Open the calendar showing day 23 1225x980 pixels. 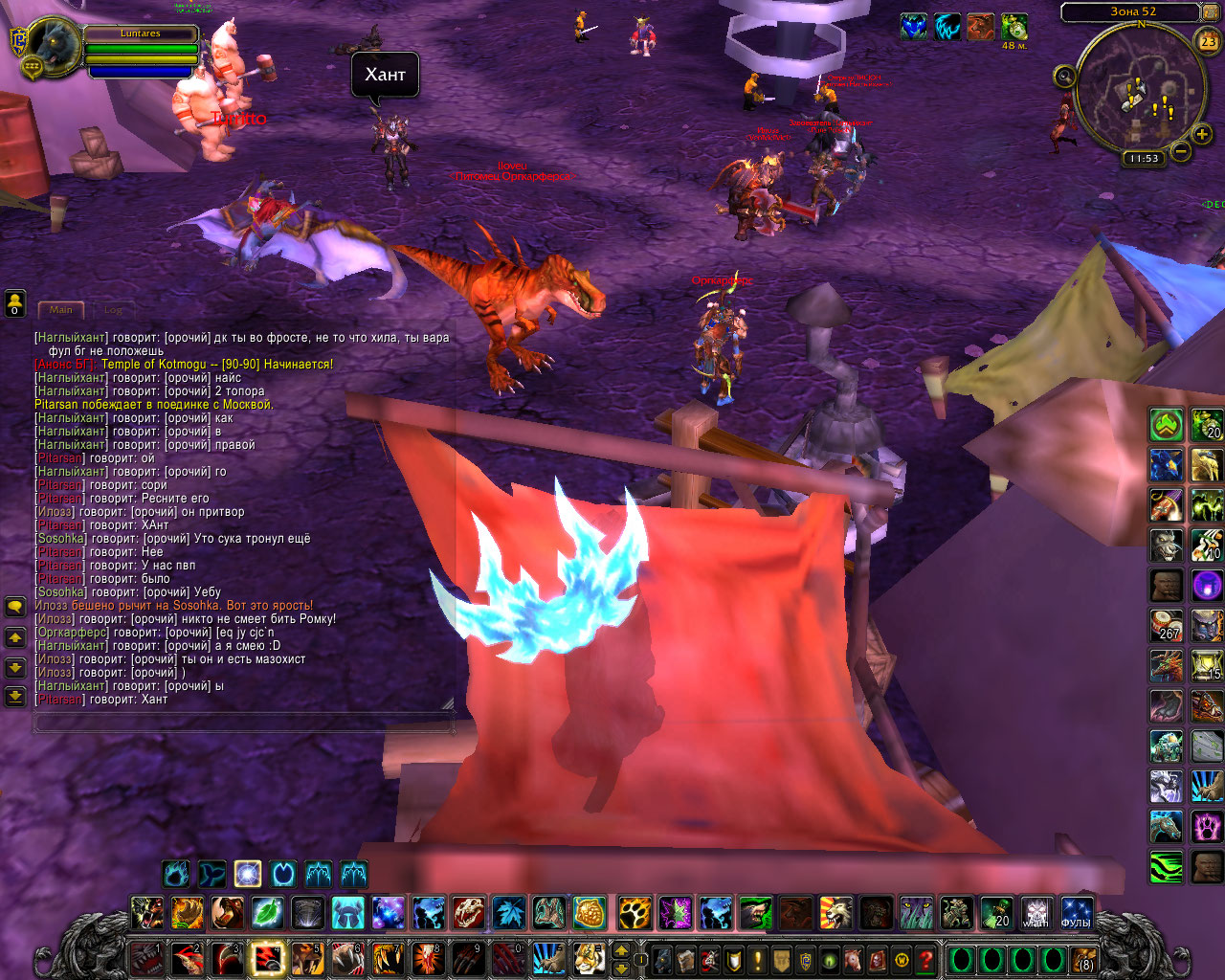pos(1209,41)
